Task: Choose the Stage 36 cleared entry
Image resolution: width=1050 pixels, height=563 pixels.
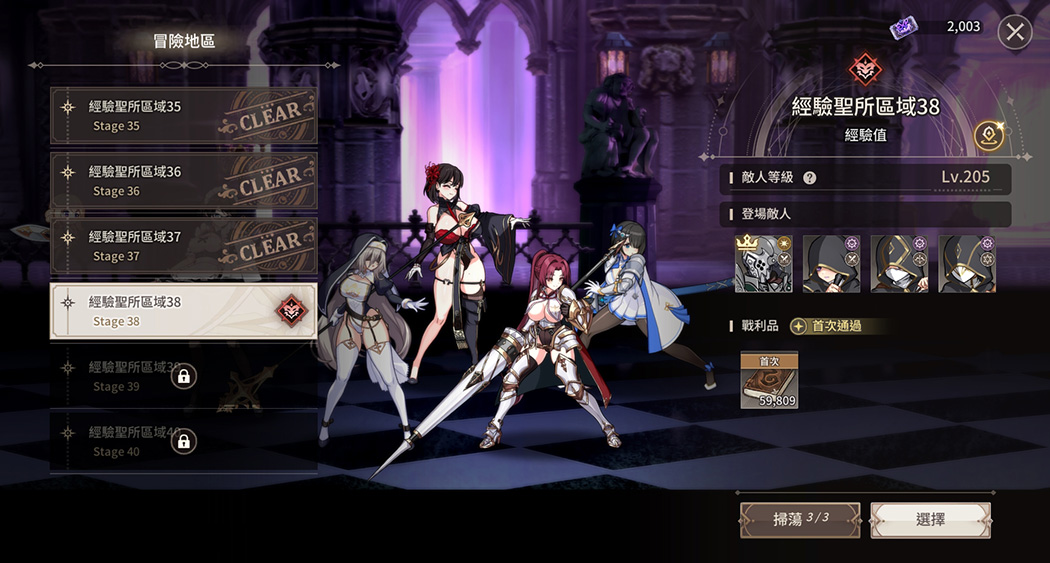Action: pos(183,181)
